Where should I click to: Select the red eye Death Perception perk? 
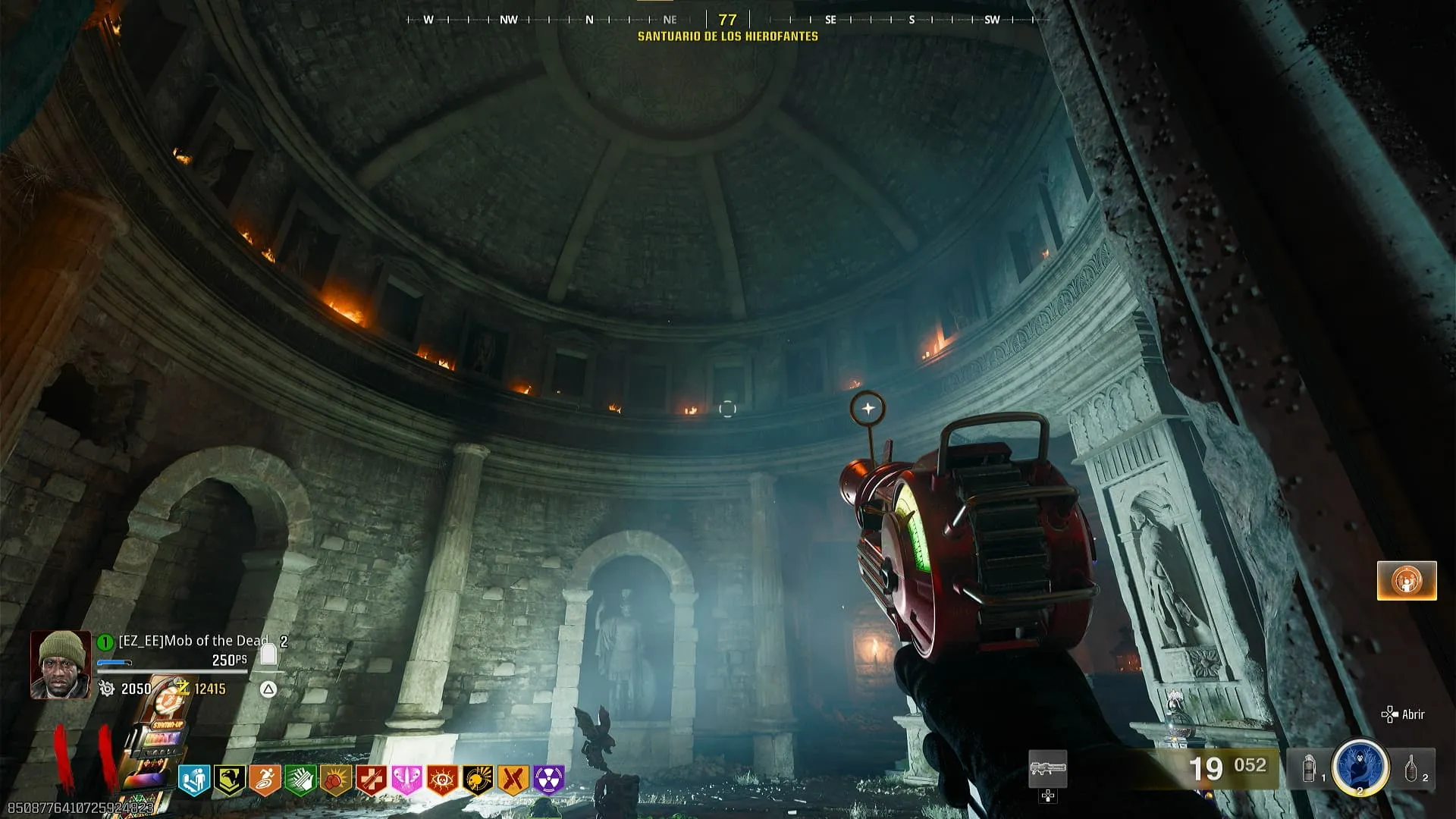tap(442, 780)
